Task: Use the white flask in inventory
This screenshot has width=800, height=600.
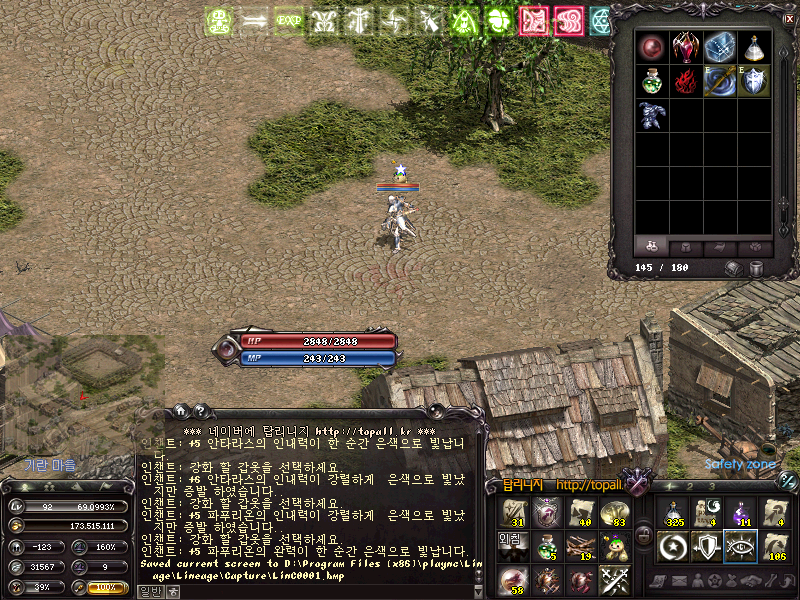Action: pos(754,47)
